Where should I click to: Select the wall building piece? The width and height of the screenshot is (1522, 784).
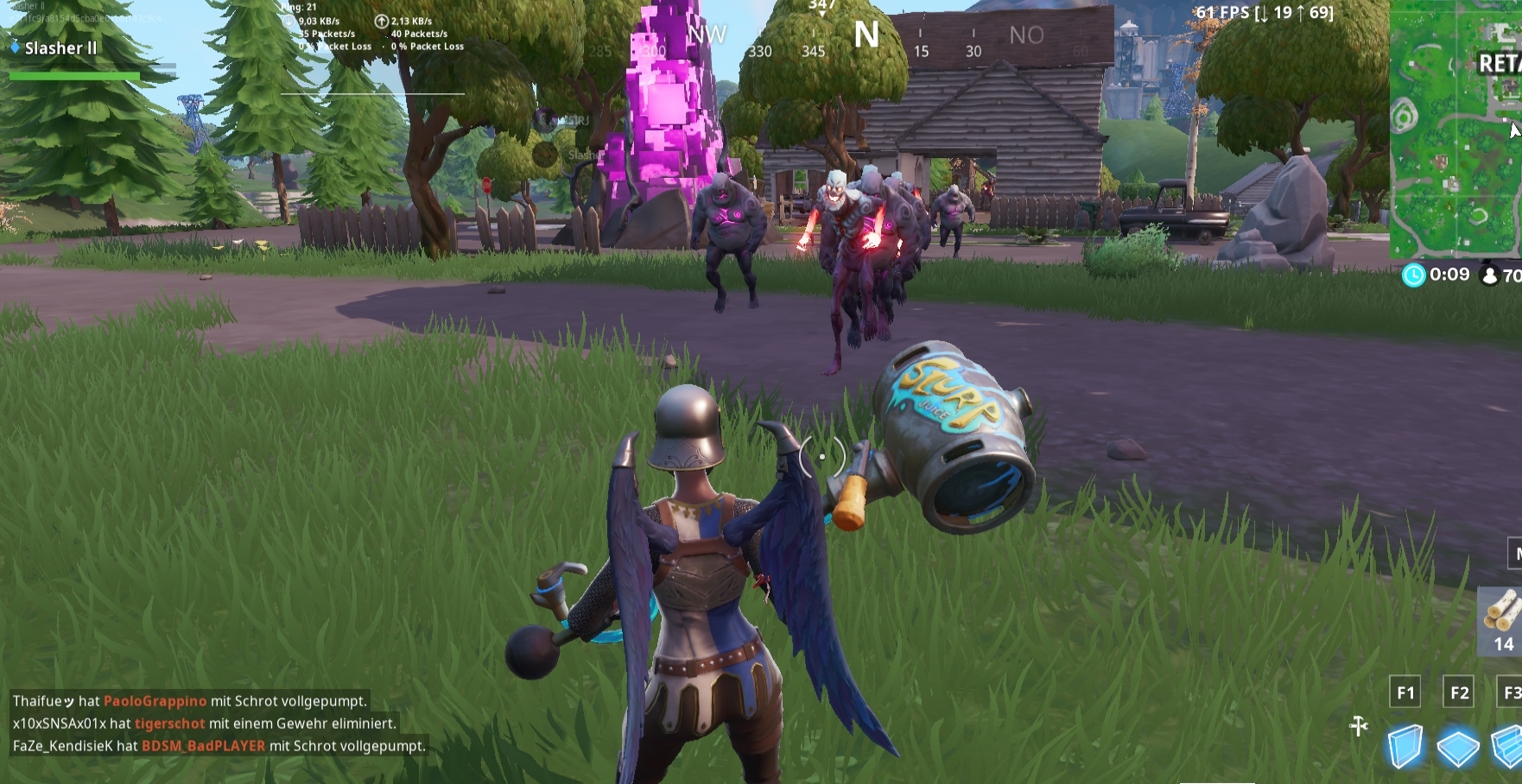point(1405,746)
